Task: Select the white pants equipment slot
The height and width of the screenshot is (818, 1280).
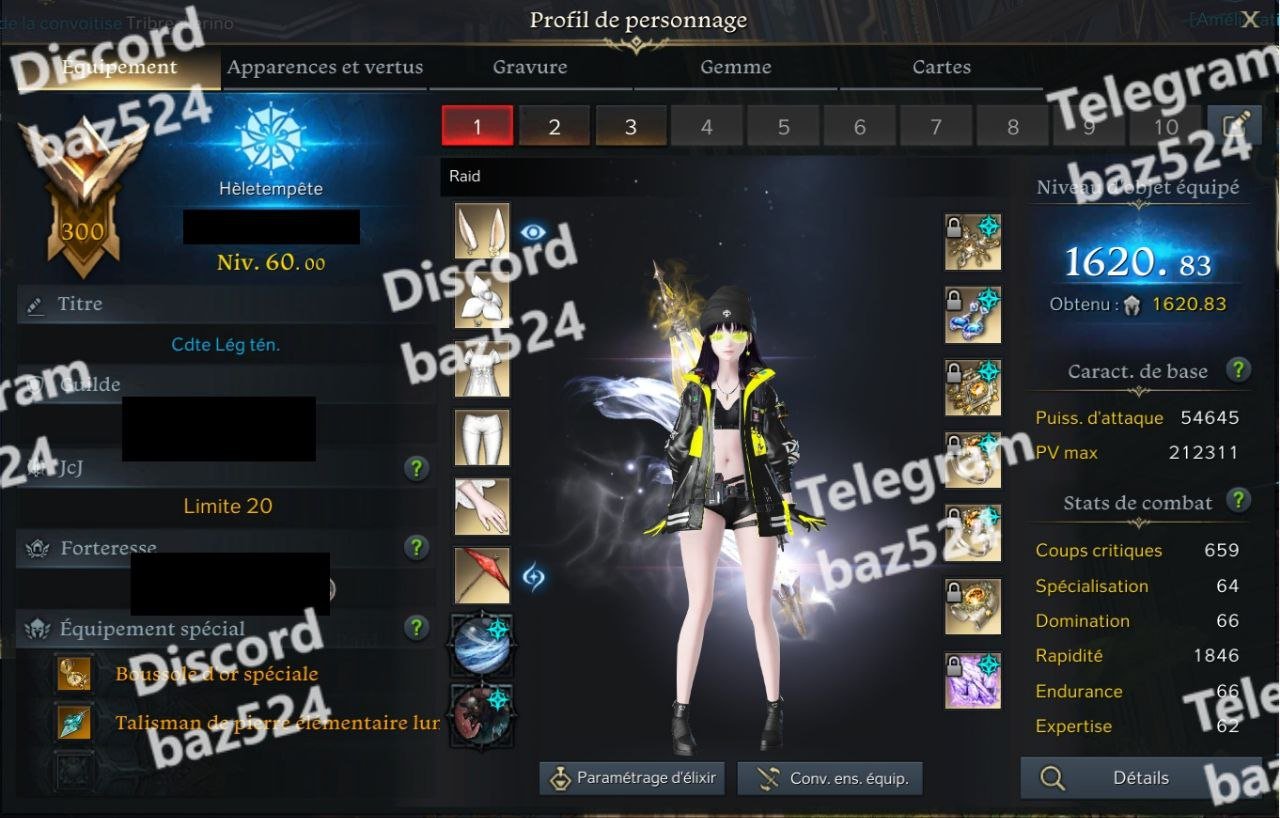Action: coord(482,438)
